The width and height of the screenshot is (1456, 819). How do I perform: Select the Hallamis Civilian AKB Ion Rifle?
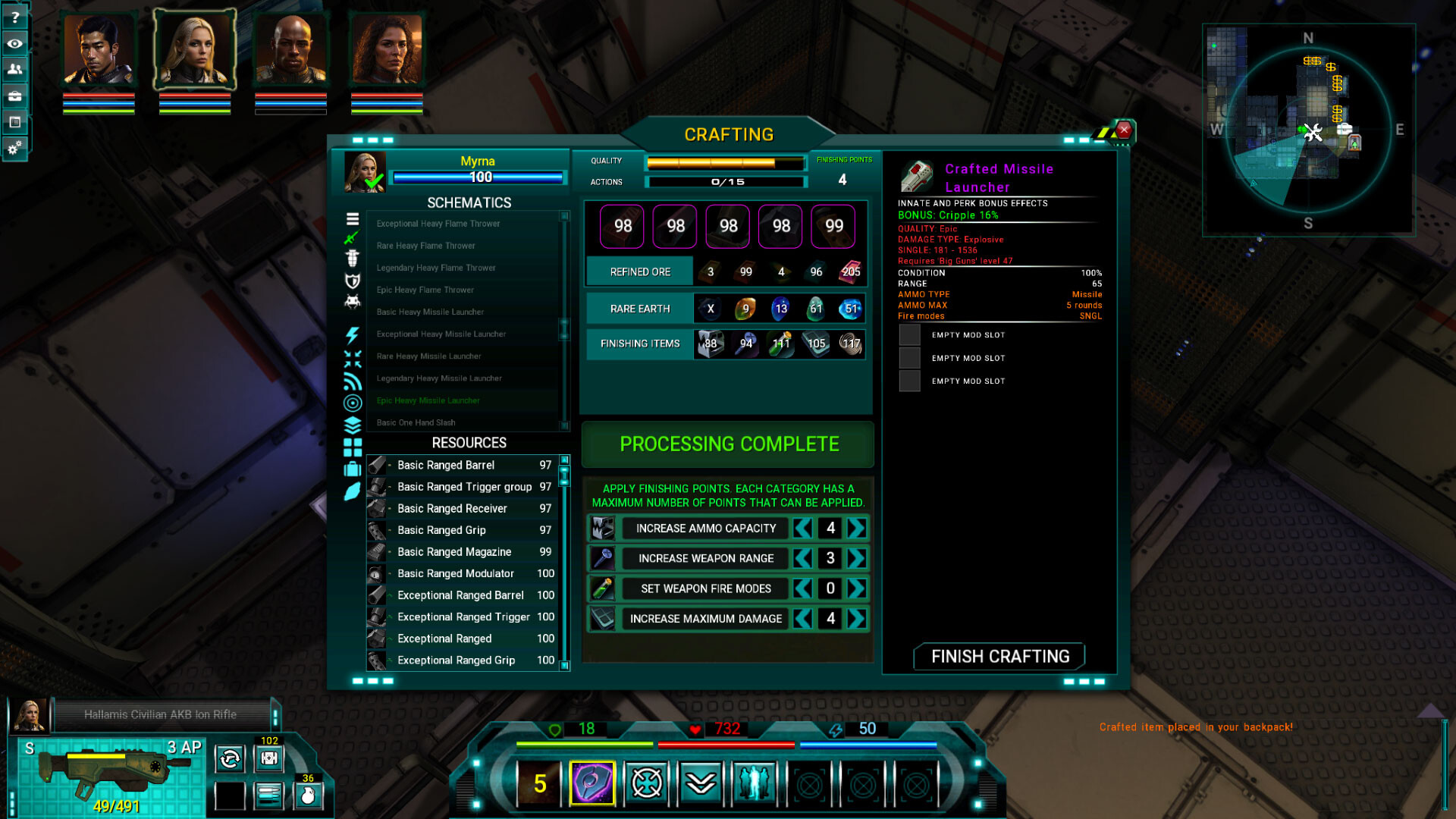160,714
